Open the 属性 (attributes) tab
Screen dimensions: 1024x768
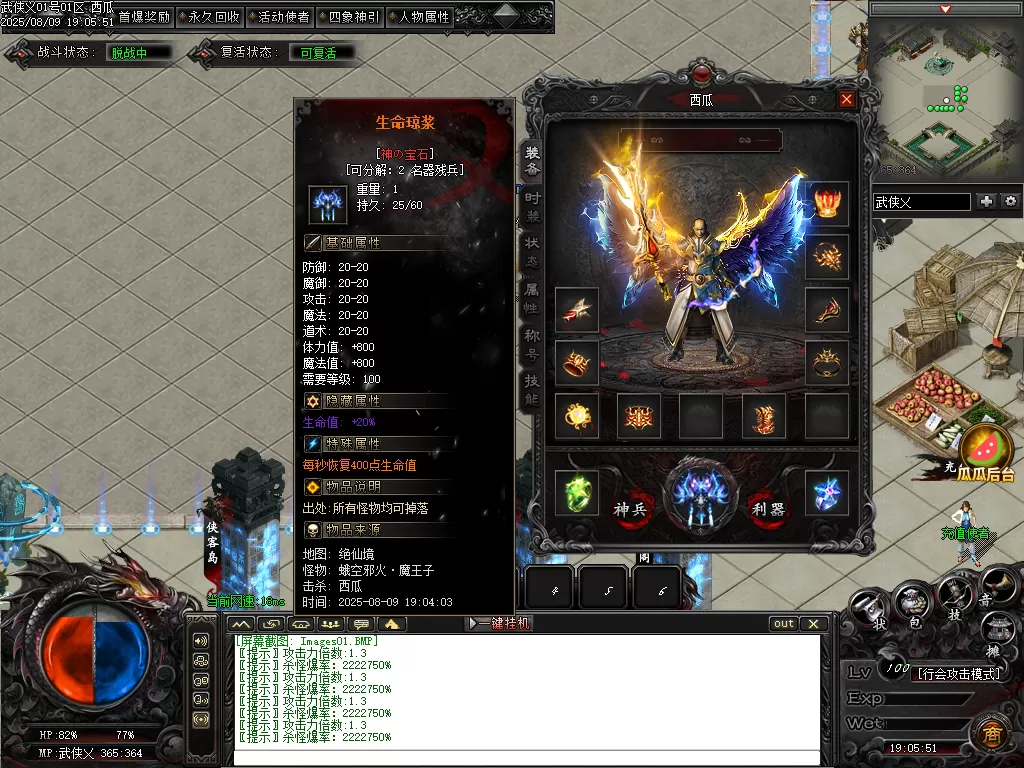coord(532,299)
